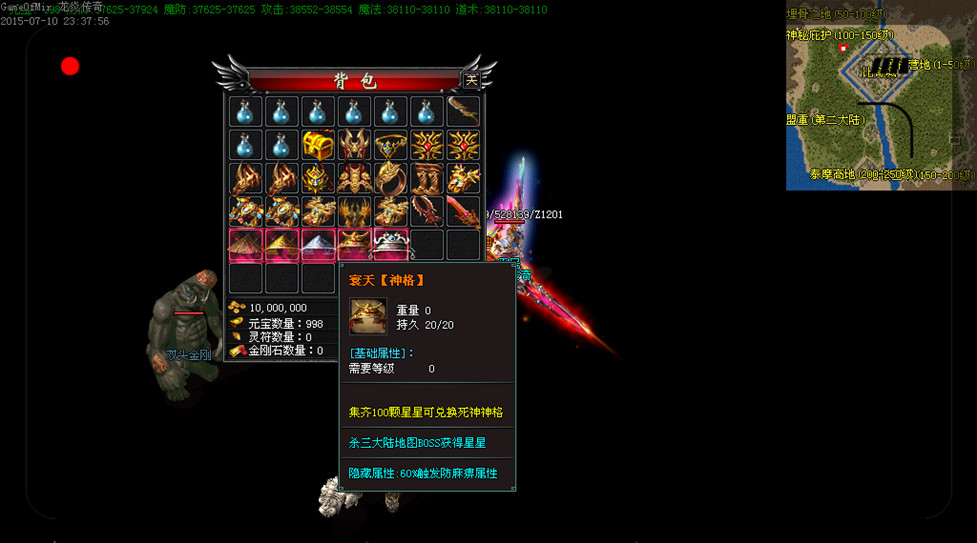Click the red record dot indicator
The image size is (977, 543).
click(70, 66)
